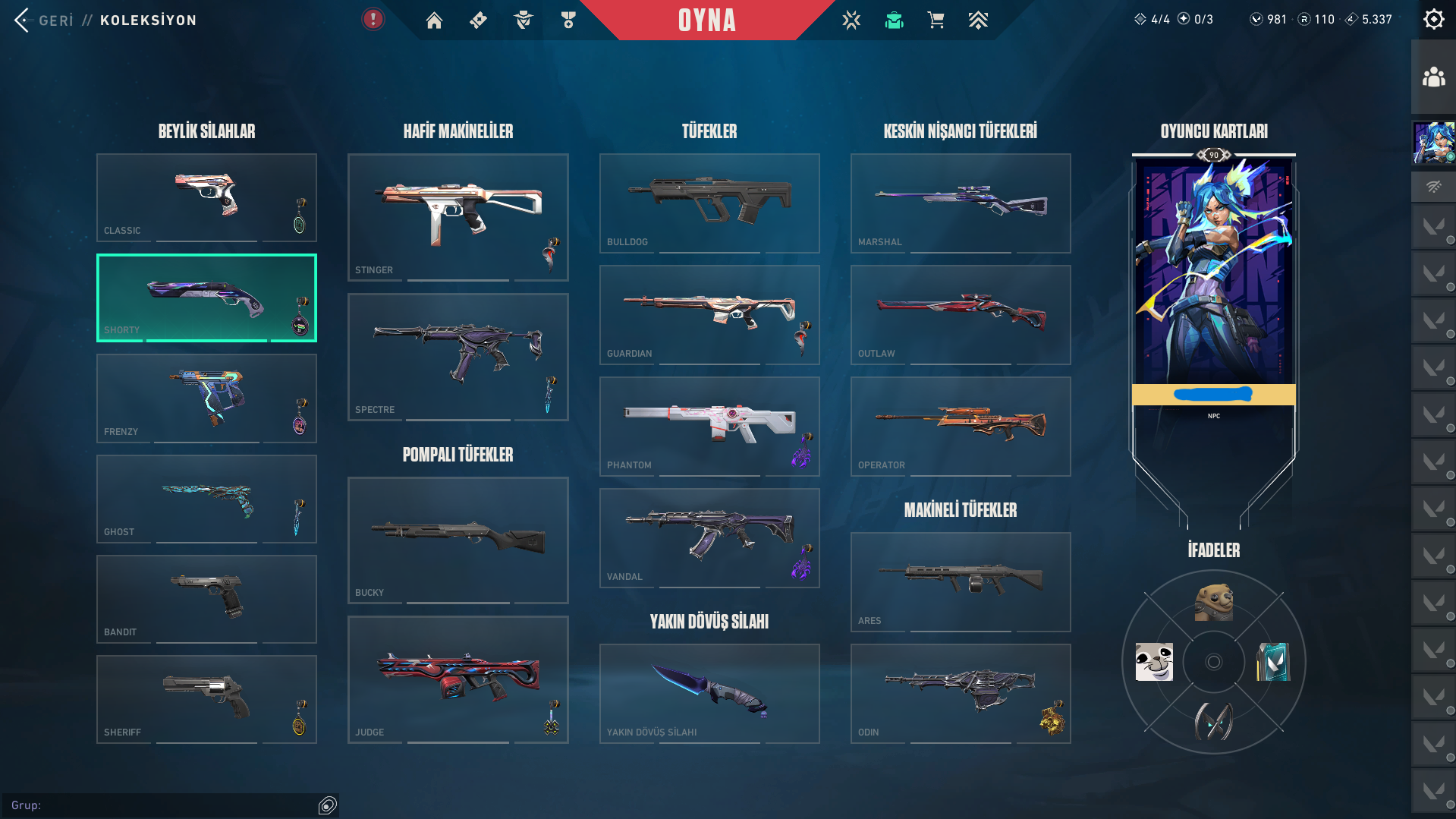Open the melee knife slot

pos(709,693)
